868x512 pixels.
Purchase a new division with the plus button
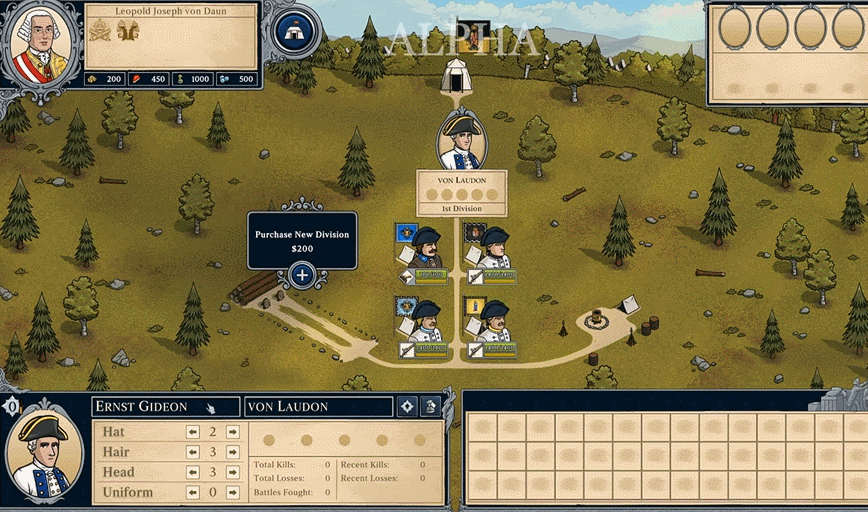tap(302, 275)
